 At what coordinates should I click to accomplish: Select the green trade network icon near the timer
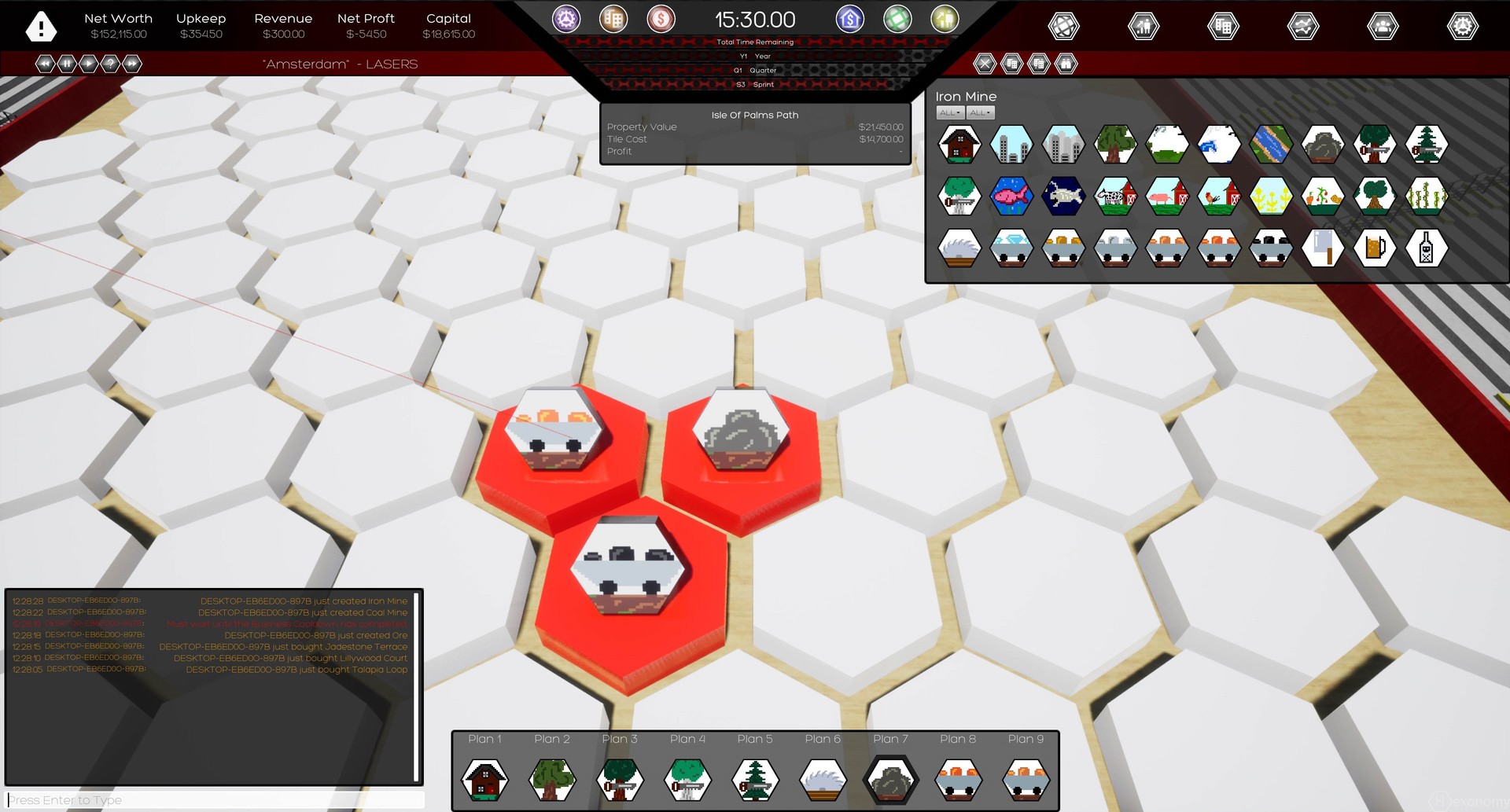pos(897,19)
